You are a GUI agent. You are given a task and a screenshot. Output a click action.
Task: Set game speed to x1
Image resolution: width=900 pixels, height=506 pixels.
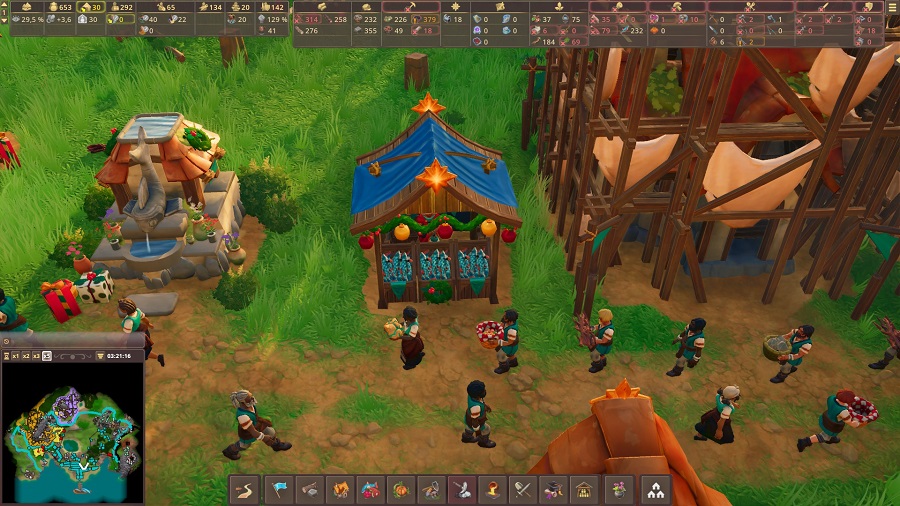click(16, 356)
